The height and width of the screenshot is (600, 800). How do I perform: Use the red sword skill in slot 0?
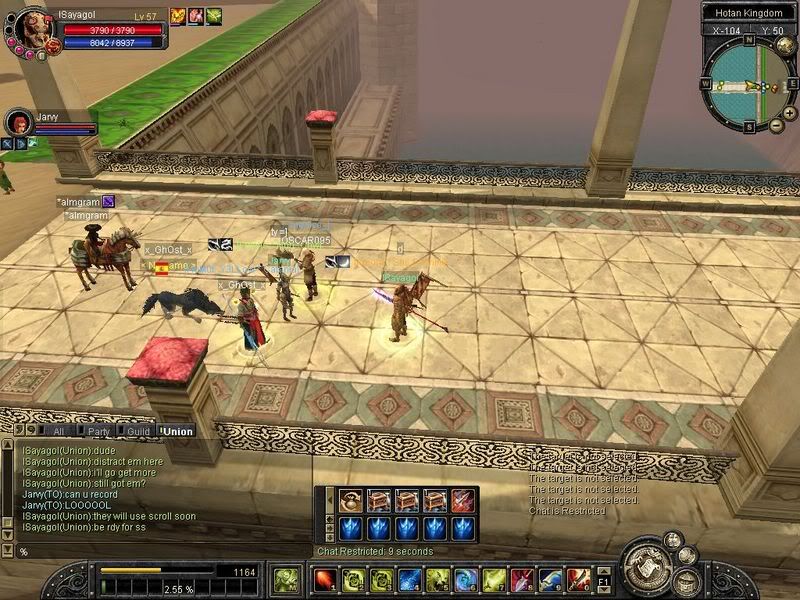tap(578, 579)
